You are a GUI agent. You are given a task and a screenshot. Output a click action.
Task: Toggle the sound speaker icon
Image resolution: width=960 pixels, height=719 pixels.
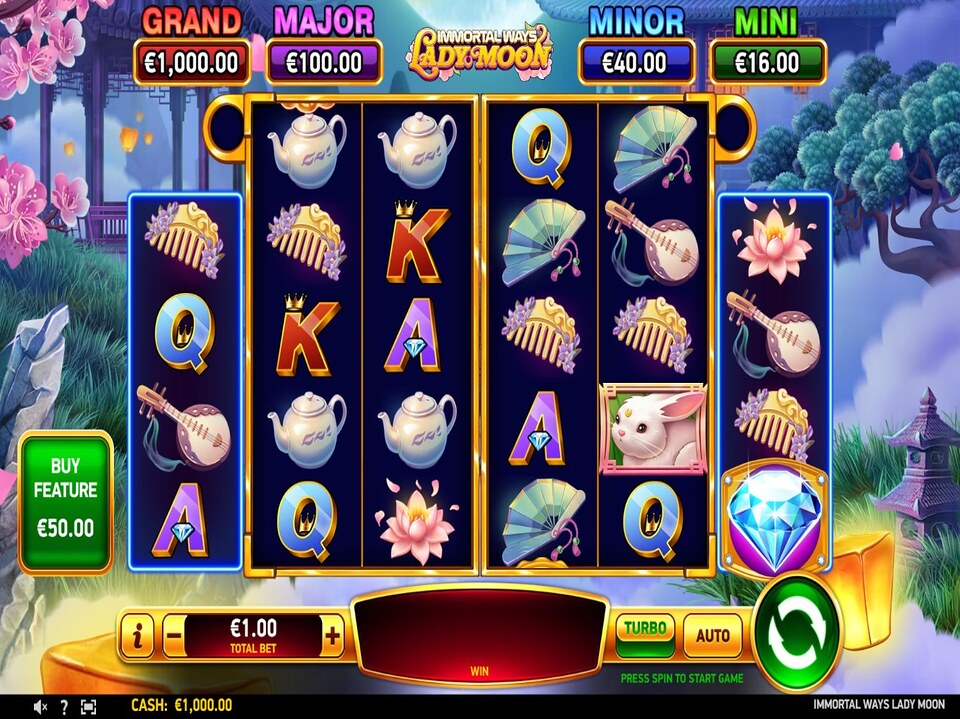coord(41,707)
